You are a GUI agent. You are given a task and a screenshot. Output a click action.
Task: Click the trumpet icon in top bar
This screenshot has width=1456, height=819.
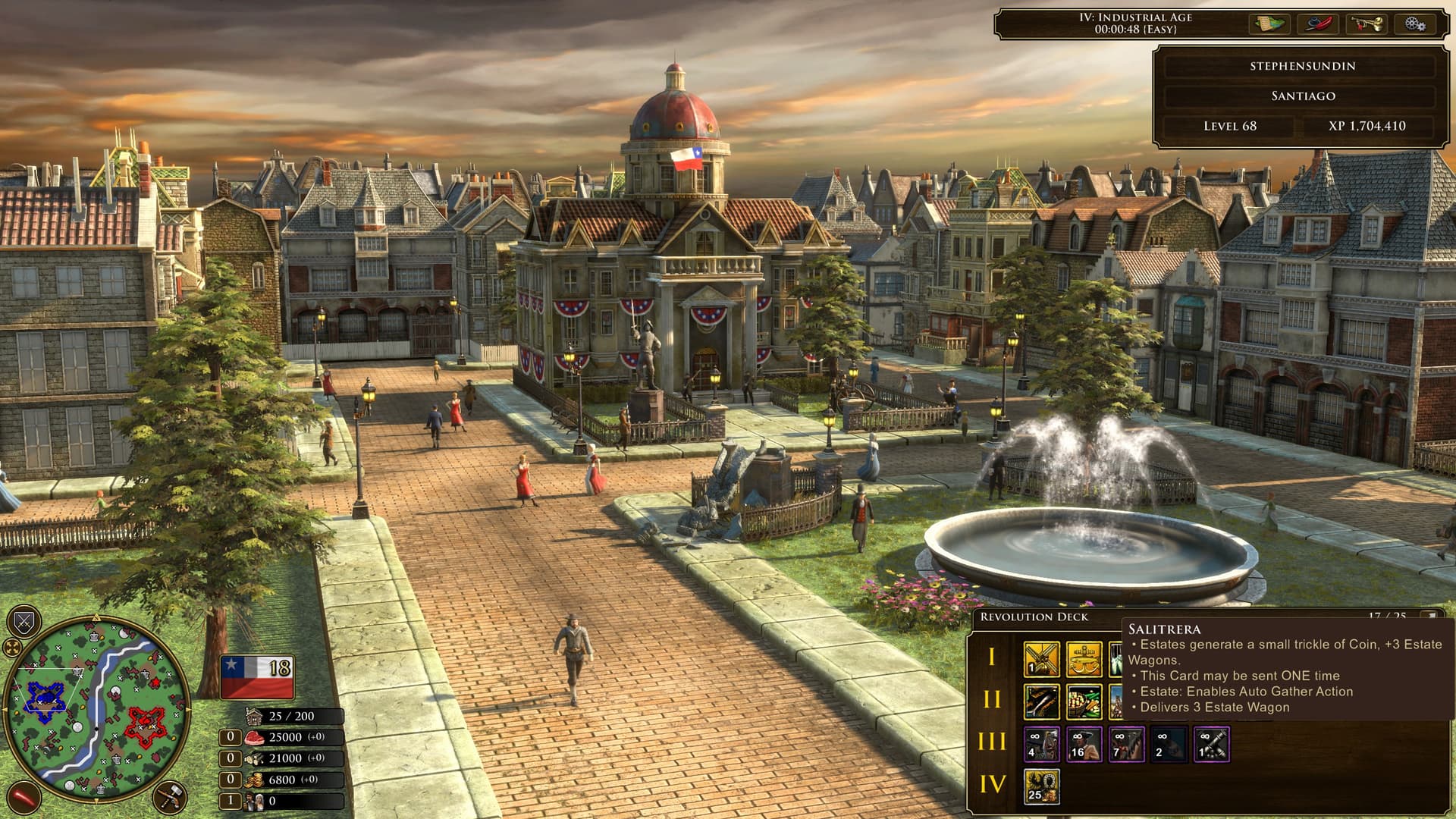(1367, 24)
